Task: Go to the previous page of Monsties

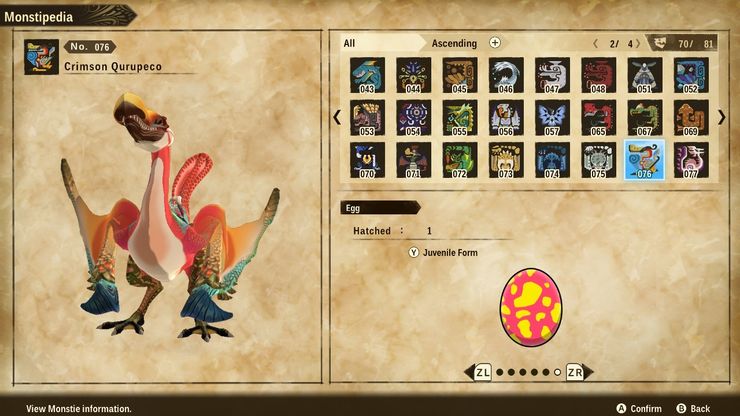Action: click(x=337, y=117)
